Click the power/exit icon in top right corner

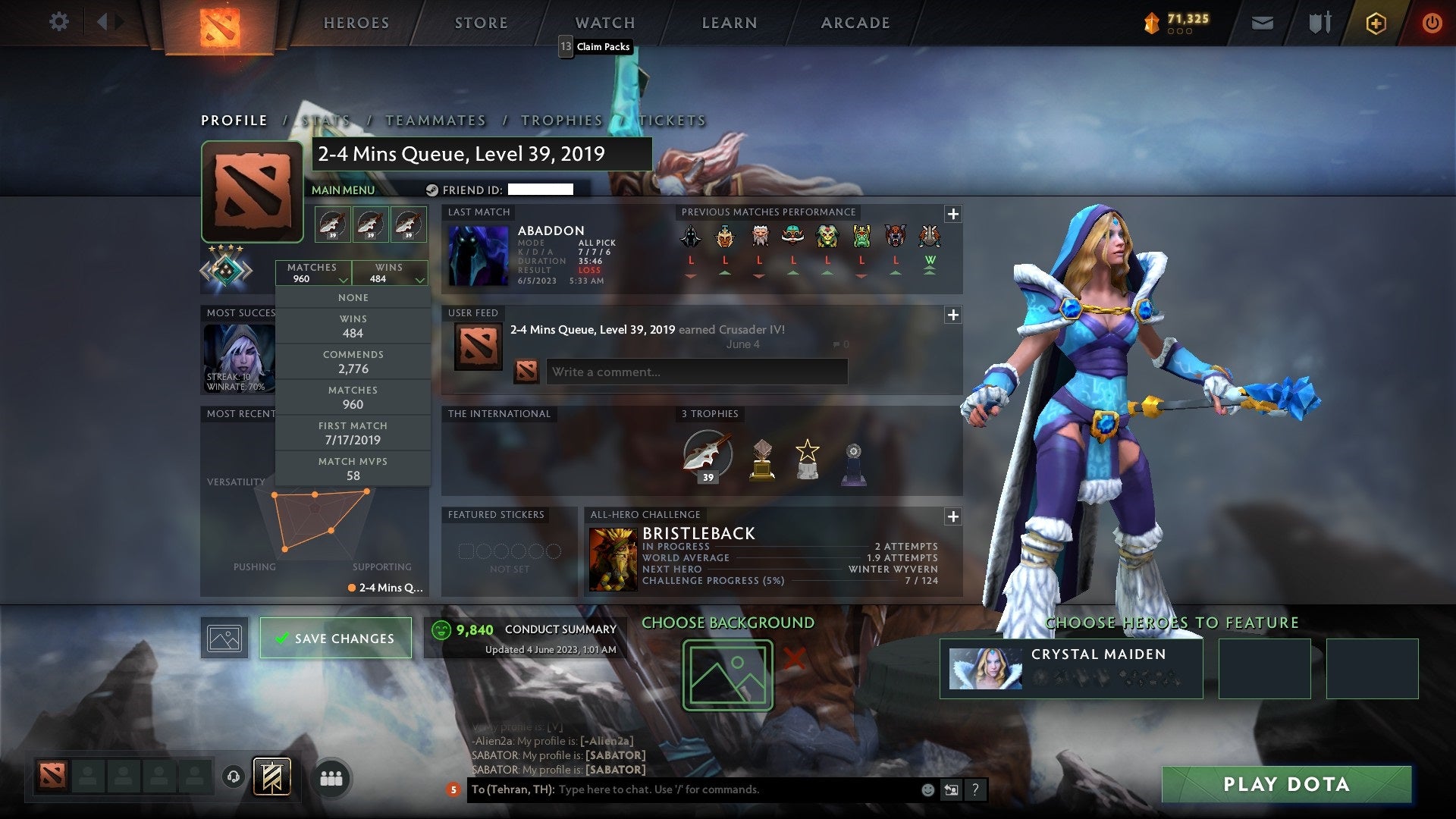click(x=1432, y=23)
